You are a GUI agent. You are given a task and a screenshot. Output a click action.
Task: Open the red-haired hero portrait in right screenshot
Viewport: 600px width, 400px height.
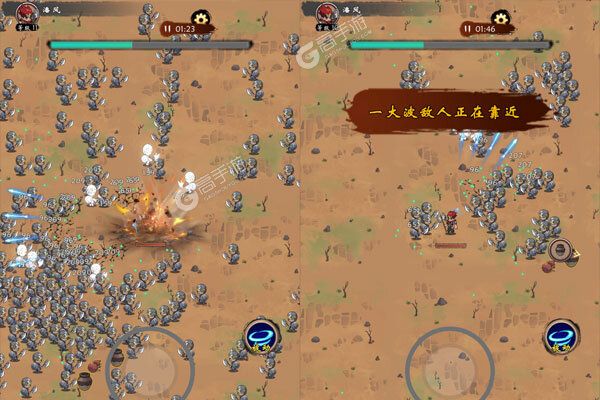coord(325,14)
